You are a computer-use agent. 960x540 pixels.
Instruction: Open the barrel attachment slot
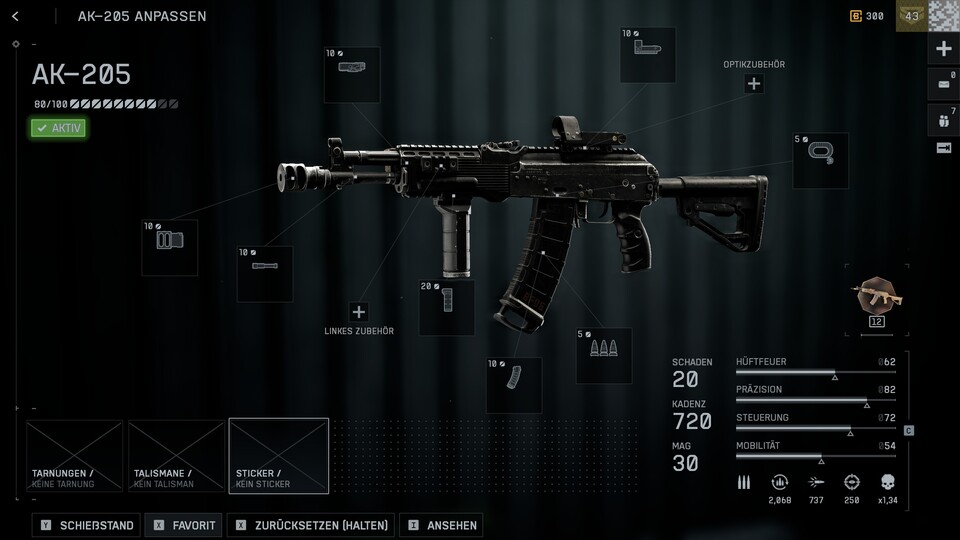[x=264, y=273]
